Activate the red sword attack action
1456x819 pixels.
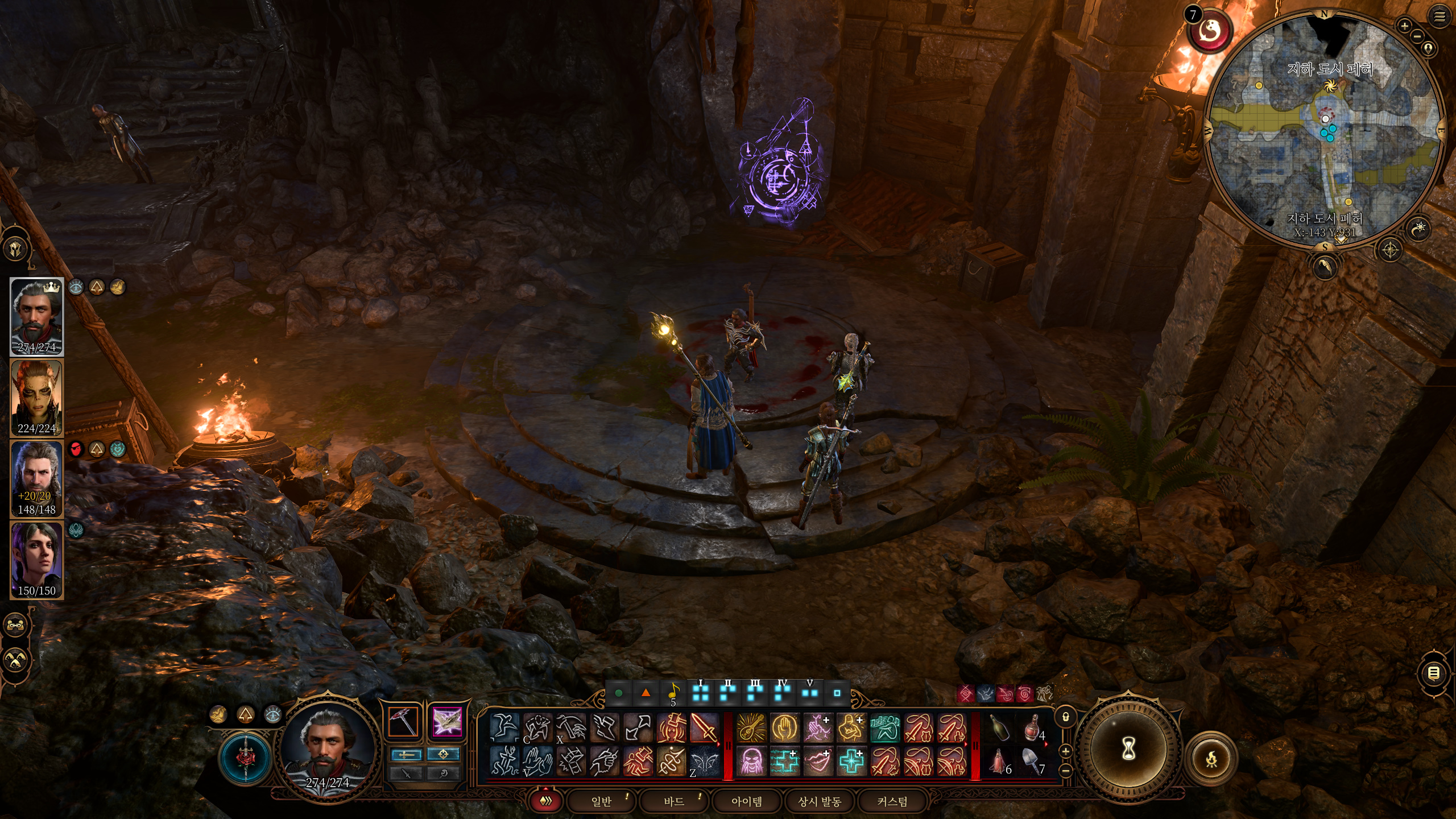(704, 728)
